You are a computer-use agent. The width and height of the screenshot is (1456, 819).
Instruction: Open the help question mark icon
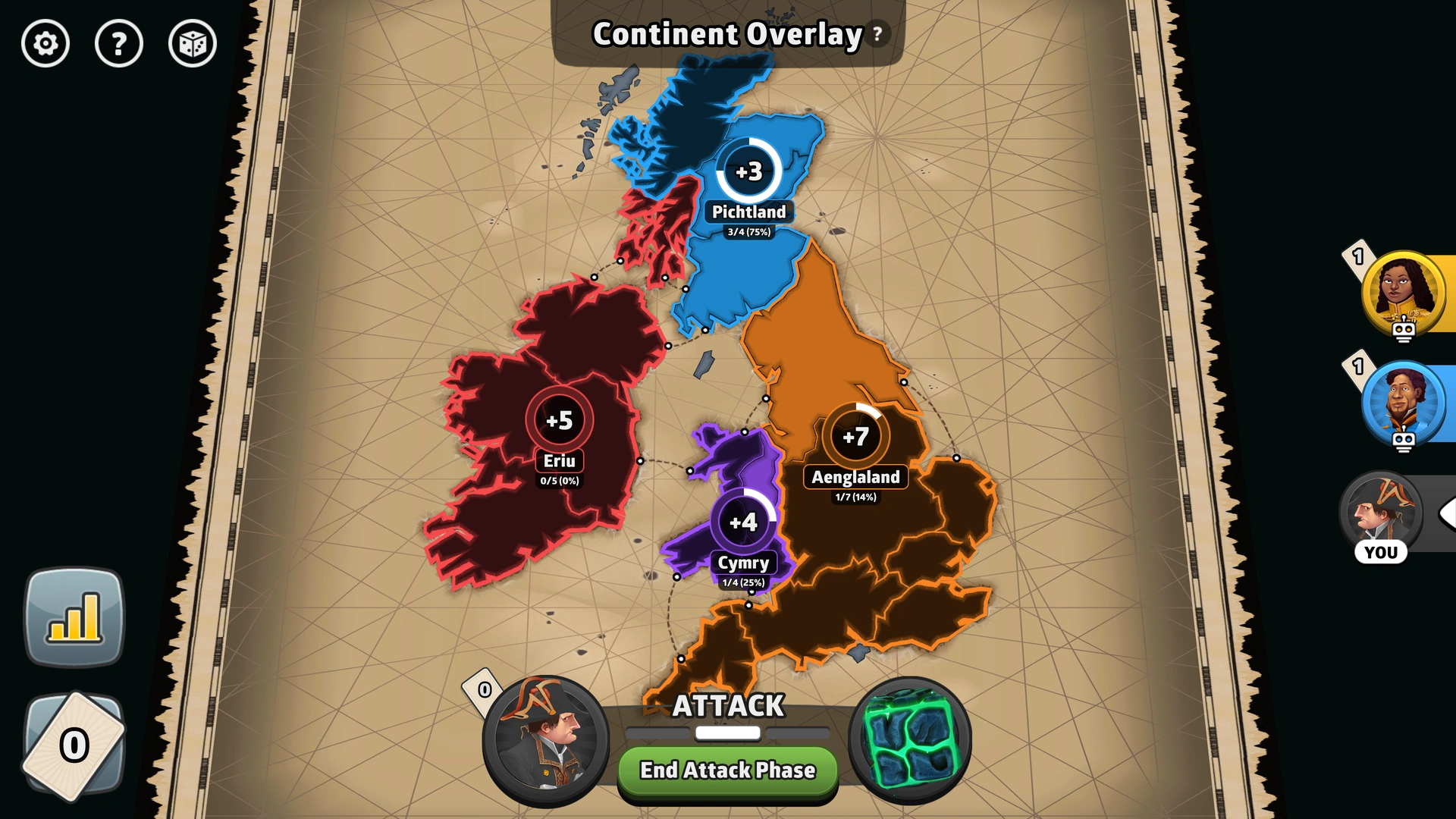coord(119,44)
